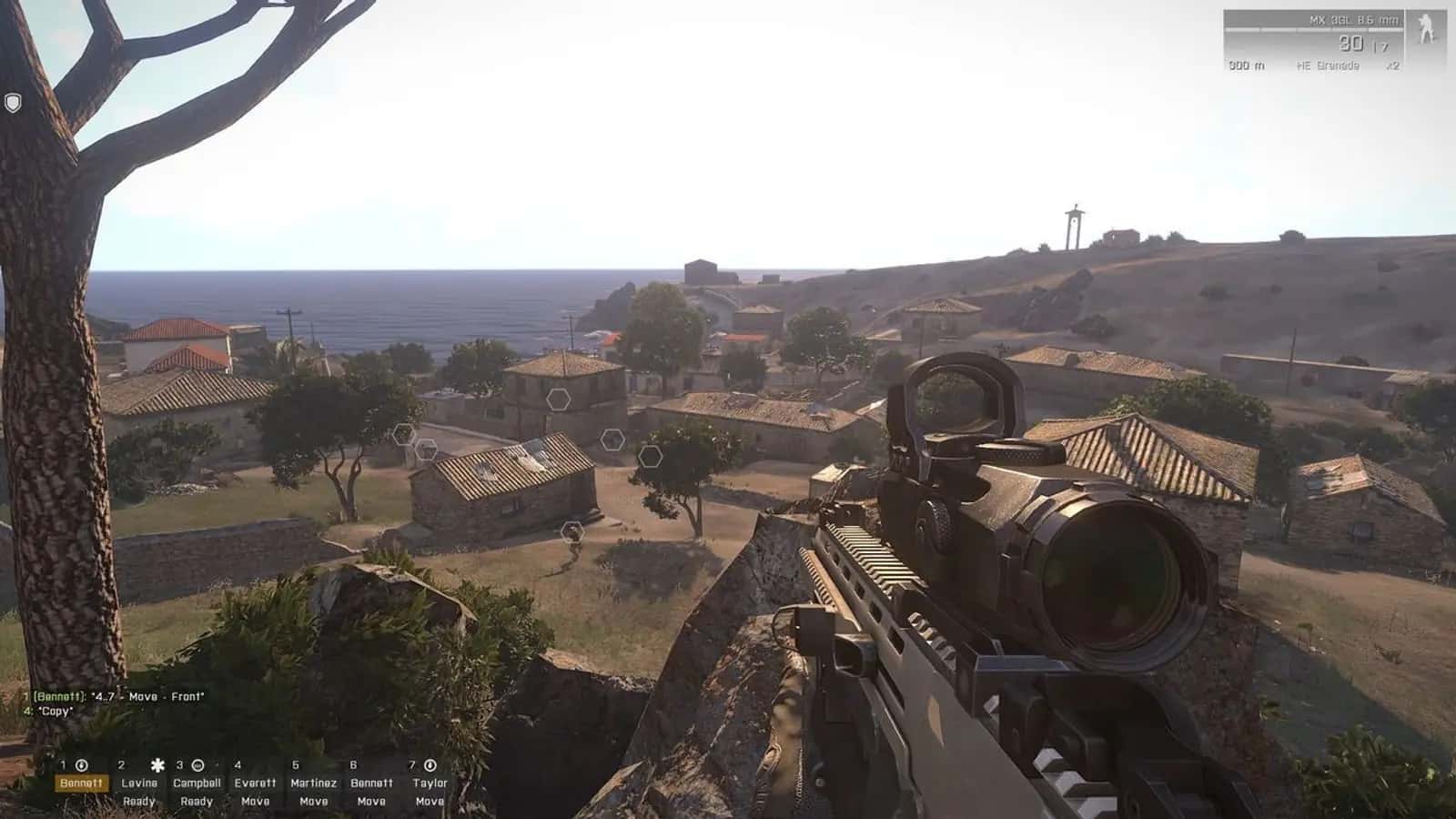
Task: Click the status icon above Campbell
Action: click(x=197, y=766)
